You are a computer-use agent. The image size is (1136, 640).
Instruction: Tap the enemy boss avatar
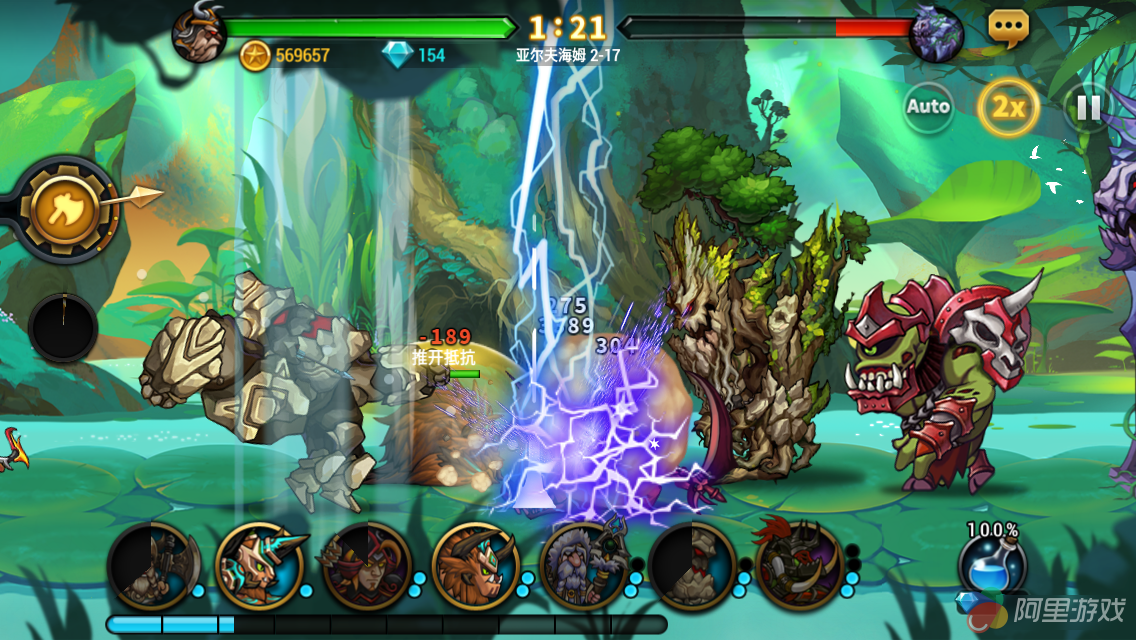click(937, 34)
